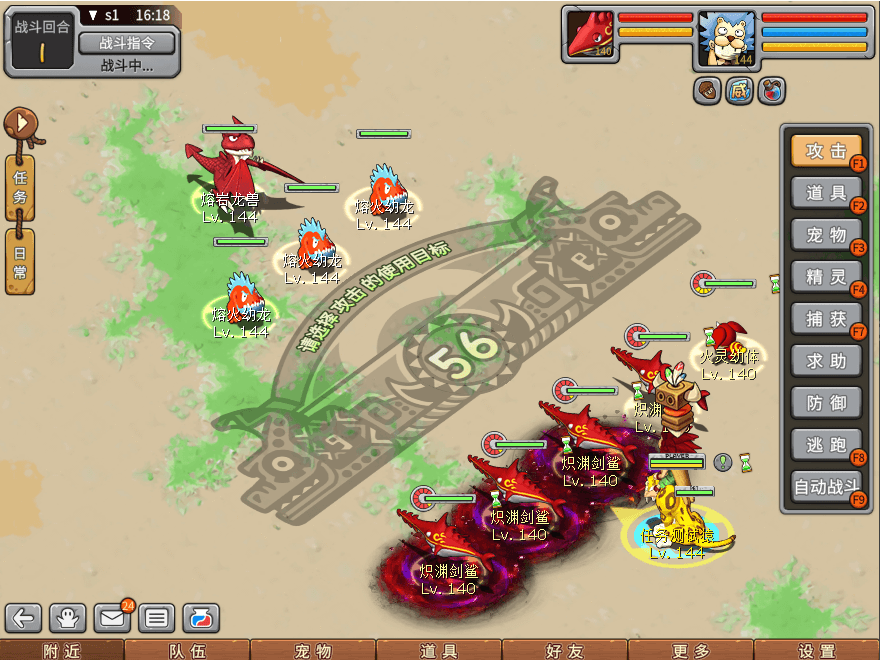Use the 捕获 capture command
This screenshot has height=660, width=880.
click(826, 319)
